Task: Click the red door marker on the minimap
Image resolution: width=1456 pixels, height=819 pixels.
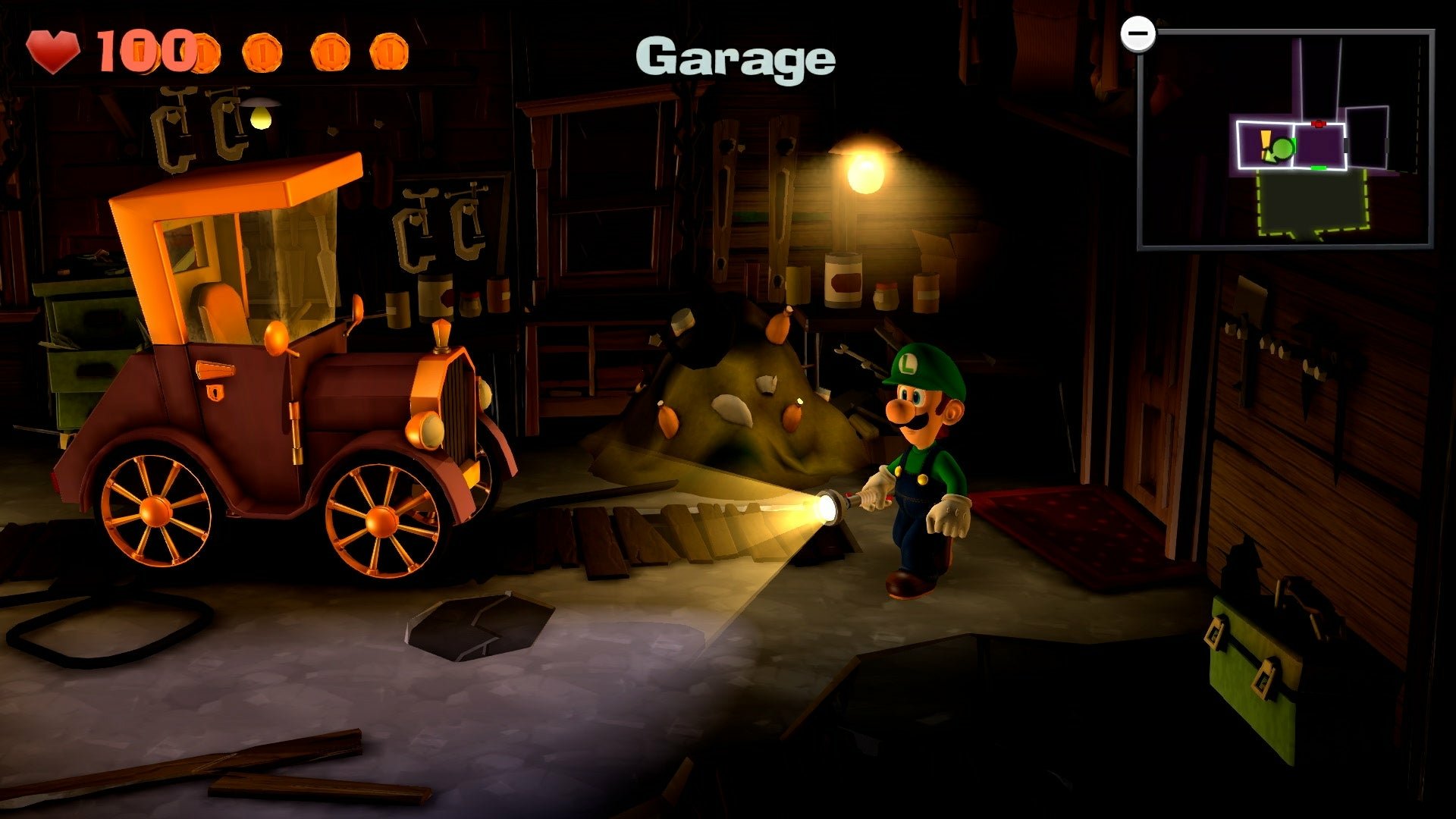Action: pyautogui.click(x=1319, y=124)
